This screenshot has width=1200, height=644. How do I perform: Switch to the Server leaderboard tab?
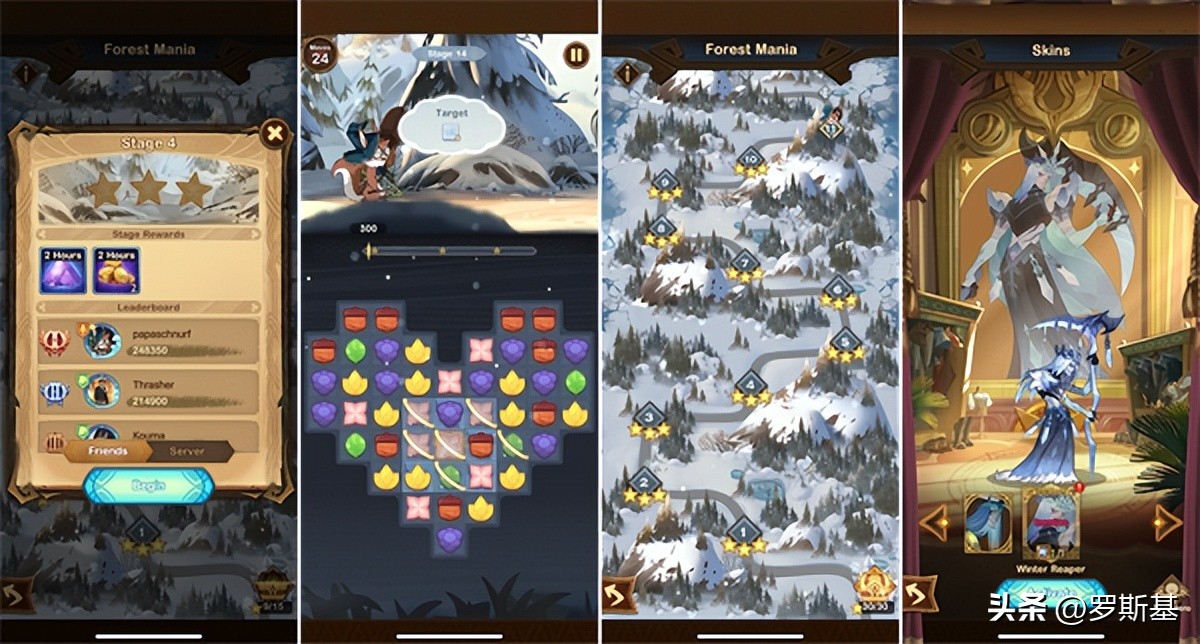pyautogui.click(x=187, y=451)
